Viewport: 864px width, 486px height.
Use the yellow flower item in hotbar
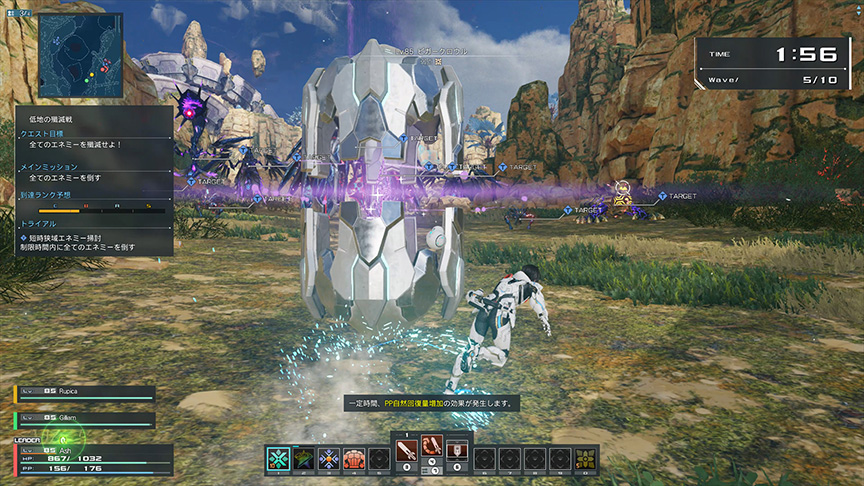[586, 458]
